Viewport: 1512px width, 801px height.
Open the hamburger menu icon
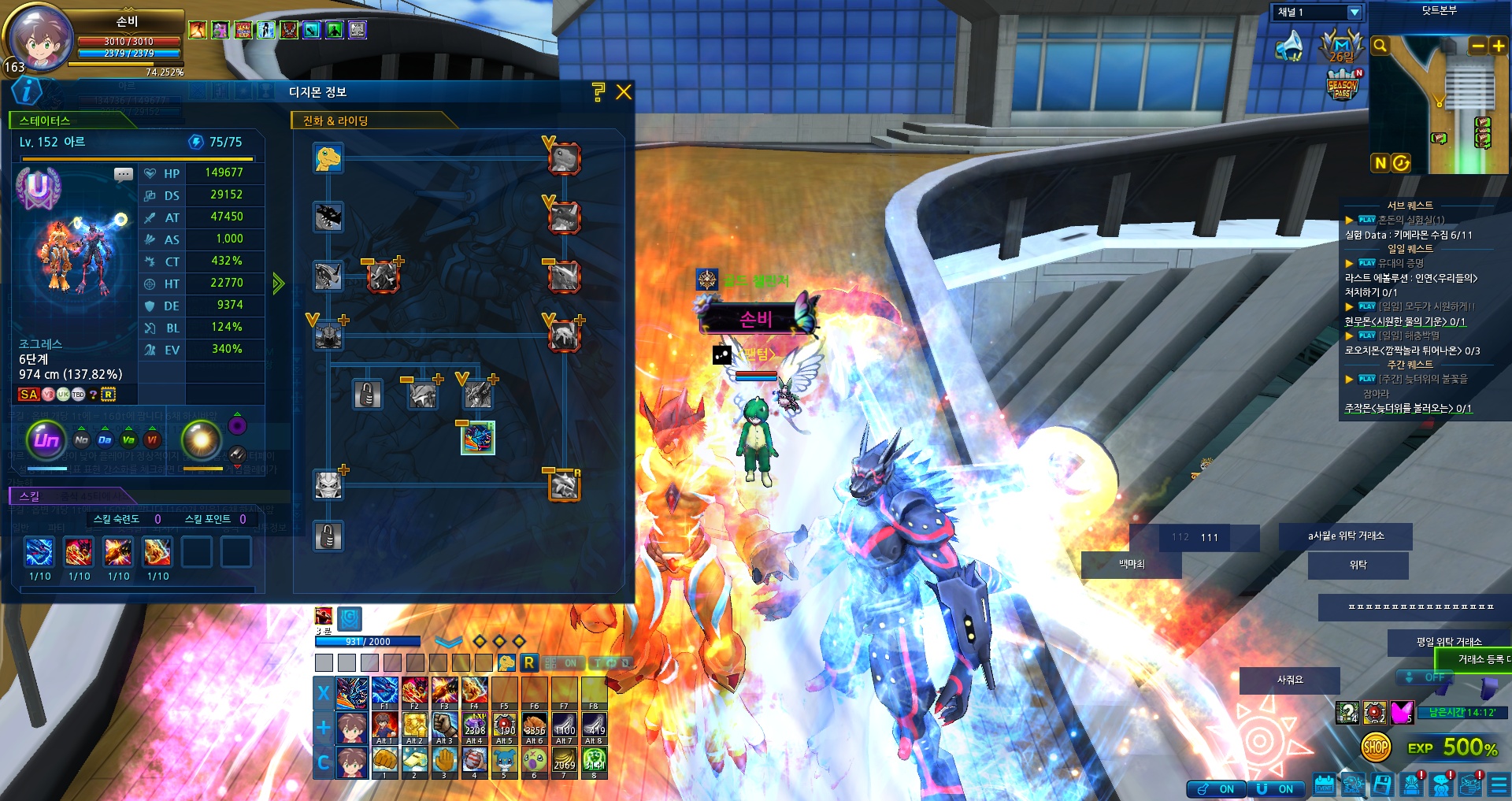[x=1499, y=785]
